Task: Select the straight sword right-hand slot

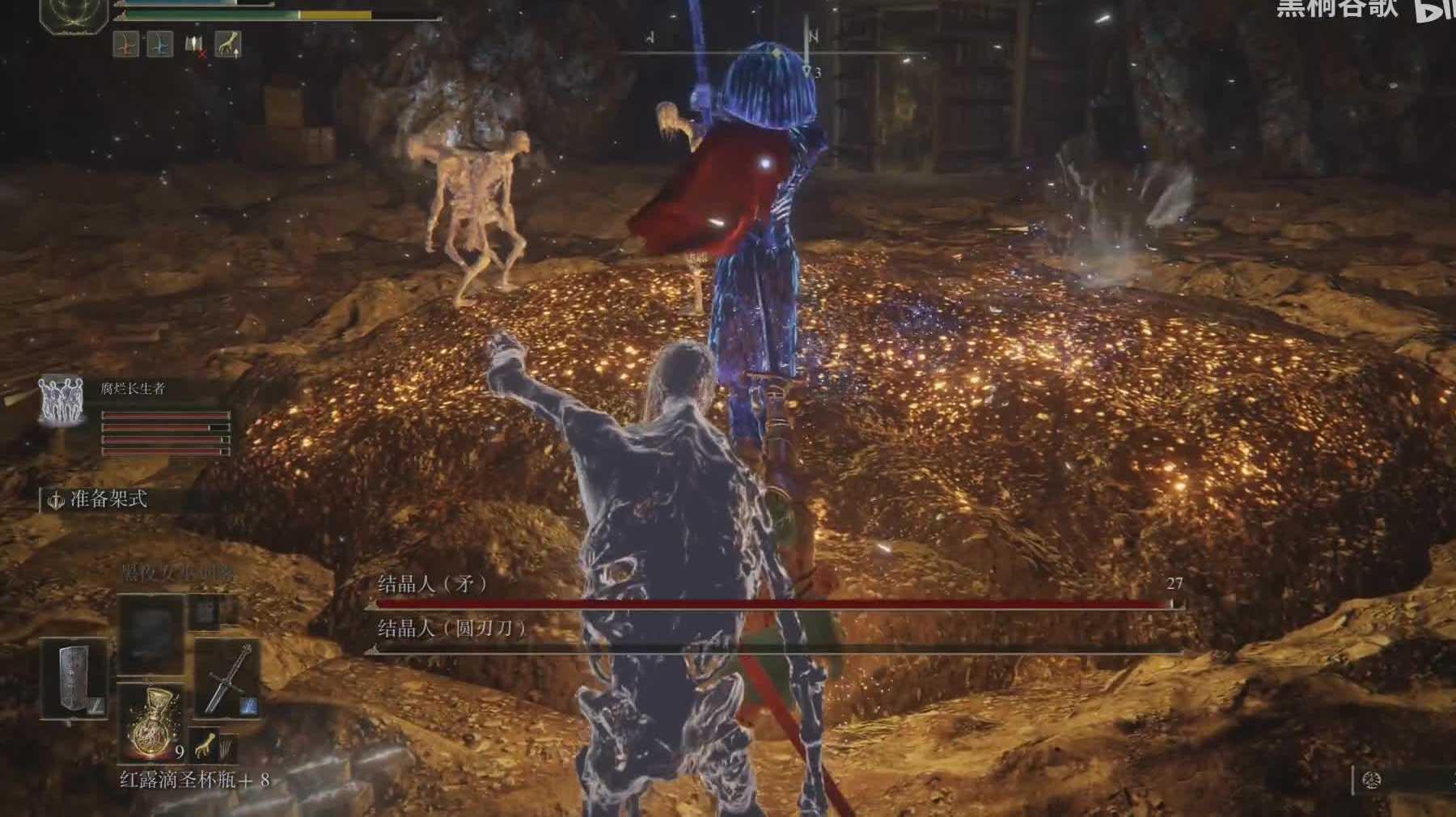Action: pyautogui.click(x=227, y=678)
